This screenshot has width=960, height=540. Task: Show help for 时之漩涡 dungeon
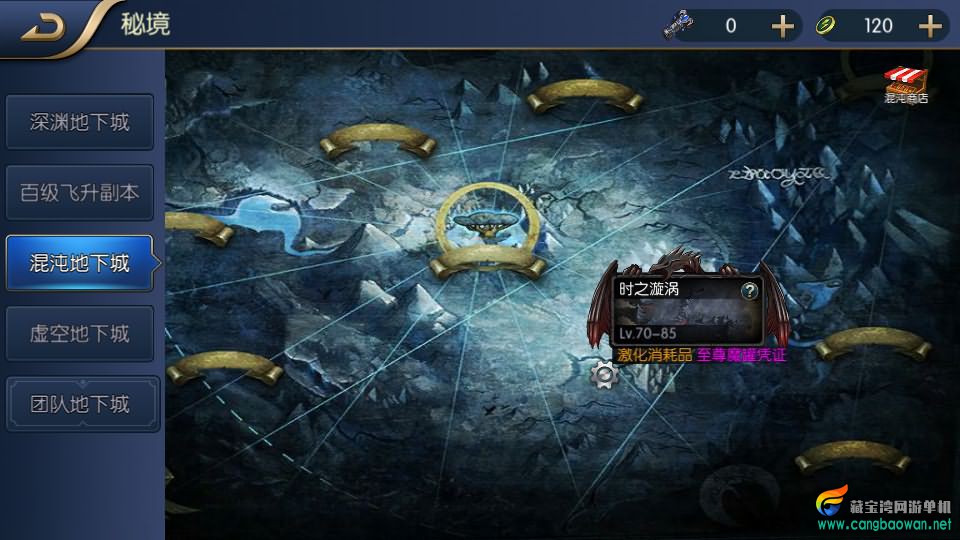749,291
